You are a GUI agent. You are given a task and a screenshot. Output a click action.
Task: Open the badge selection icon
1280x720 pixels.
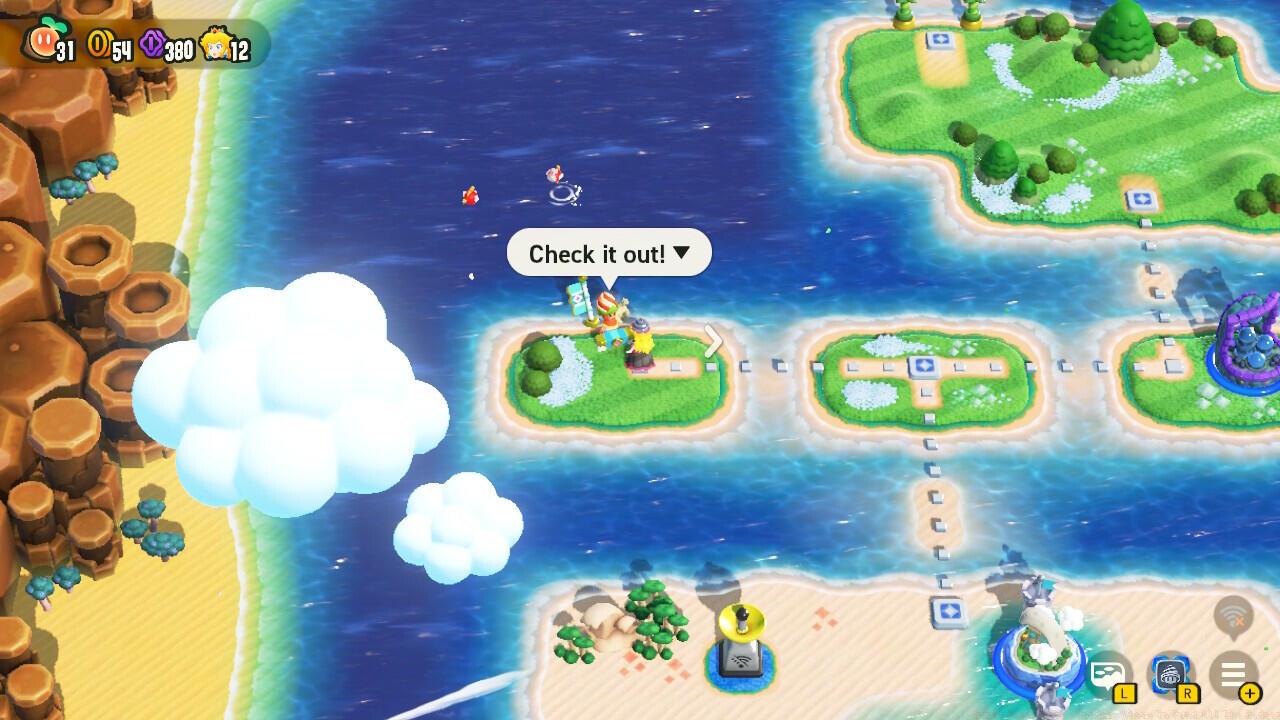(x=1170, y=675)
